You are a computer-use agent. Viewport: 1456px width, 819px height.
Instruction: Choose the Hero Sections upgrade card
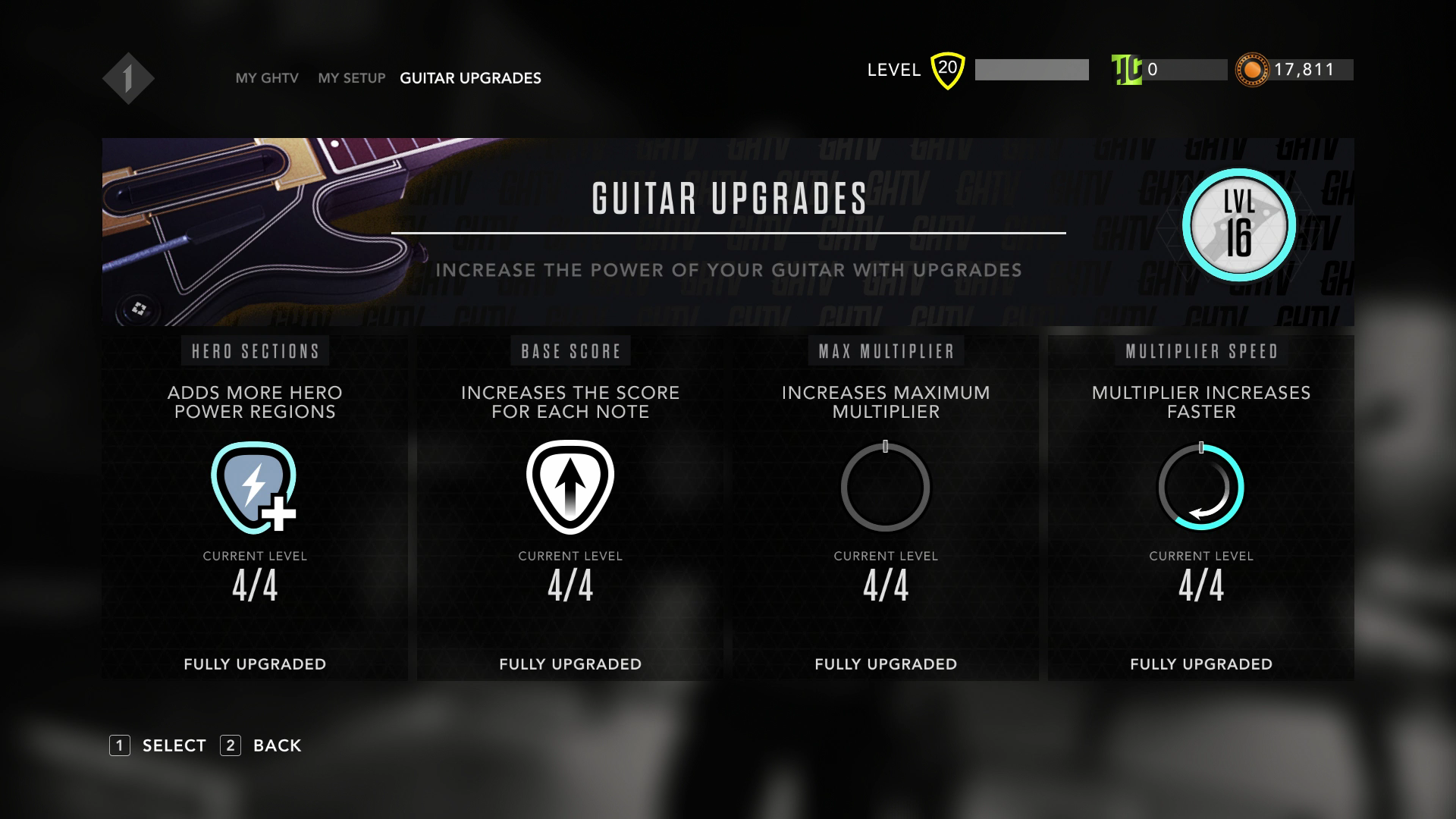pos(255,508)
